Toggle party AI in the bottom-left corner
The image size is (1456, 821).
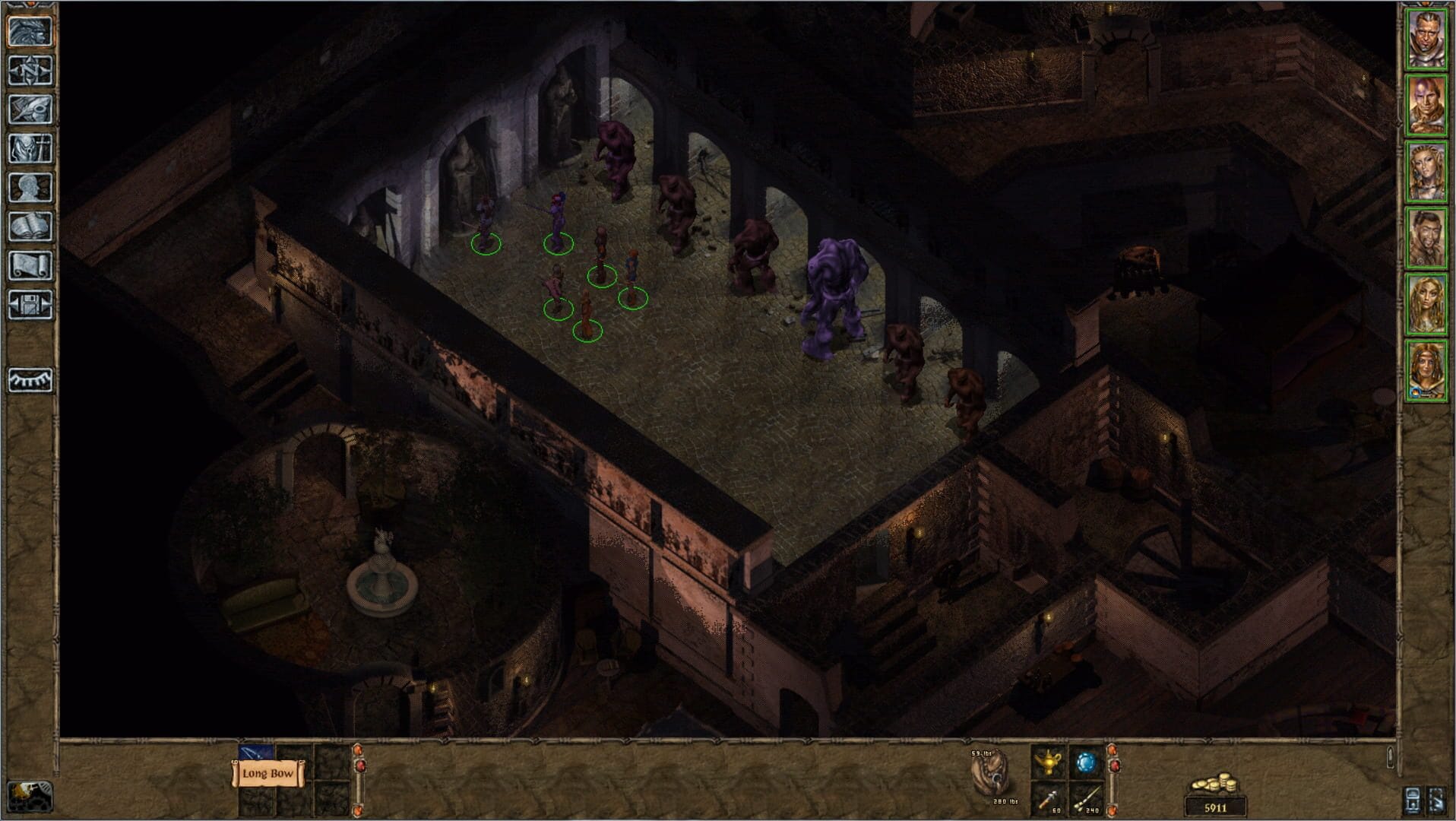(30, 797)
